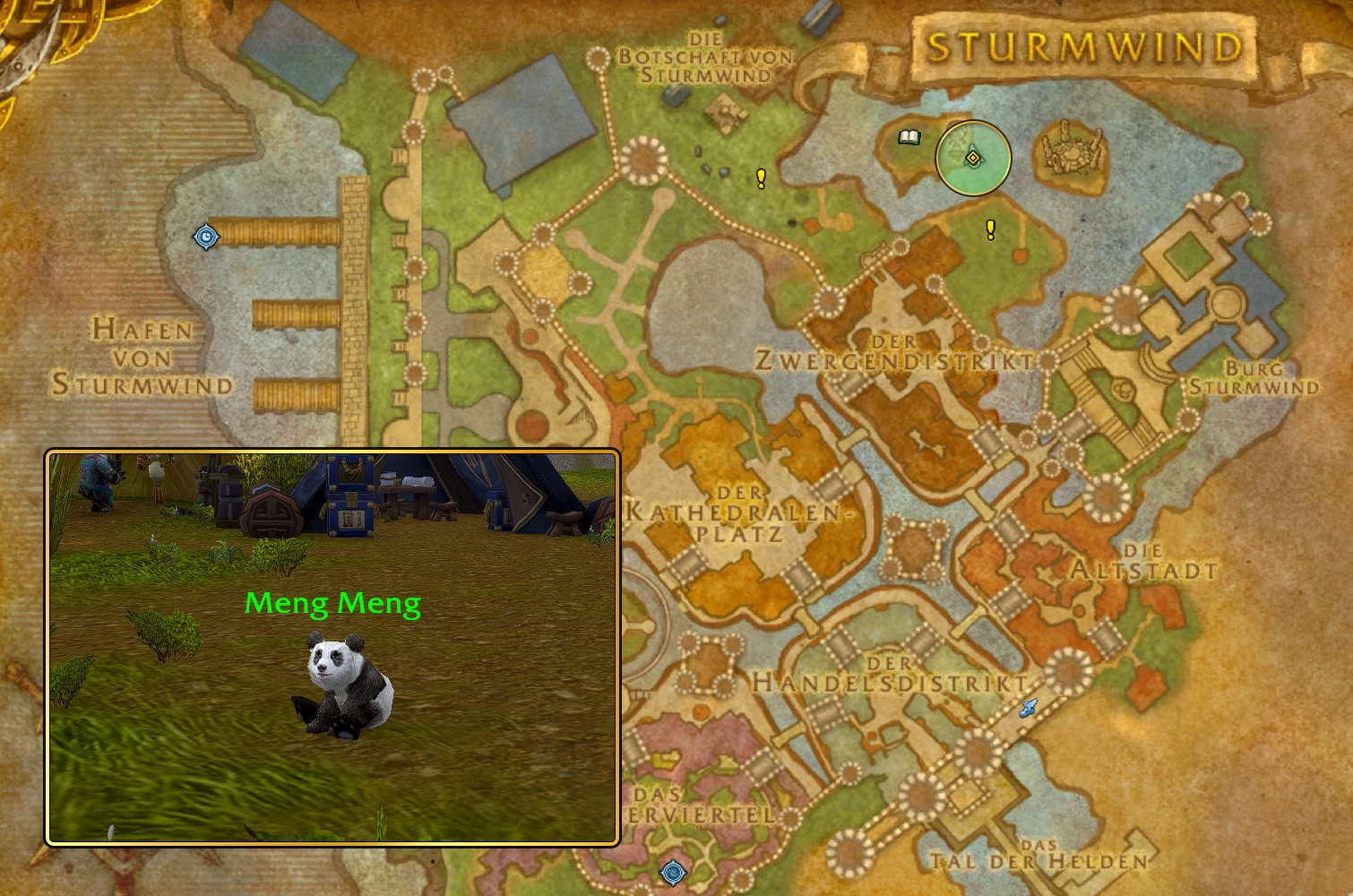Select the golden player position marker inside the green circle
Image resolution: width=1353 pixels, height=896 pixels.
[x=973, y=158]
